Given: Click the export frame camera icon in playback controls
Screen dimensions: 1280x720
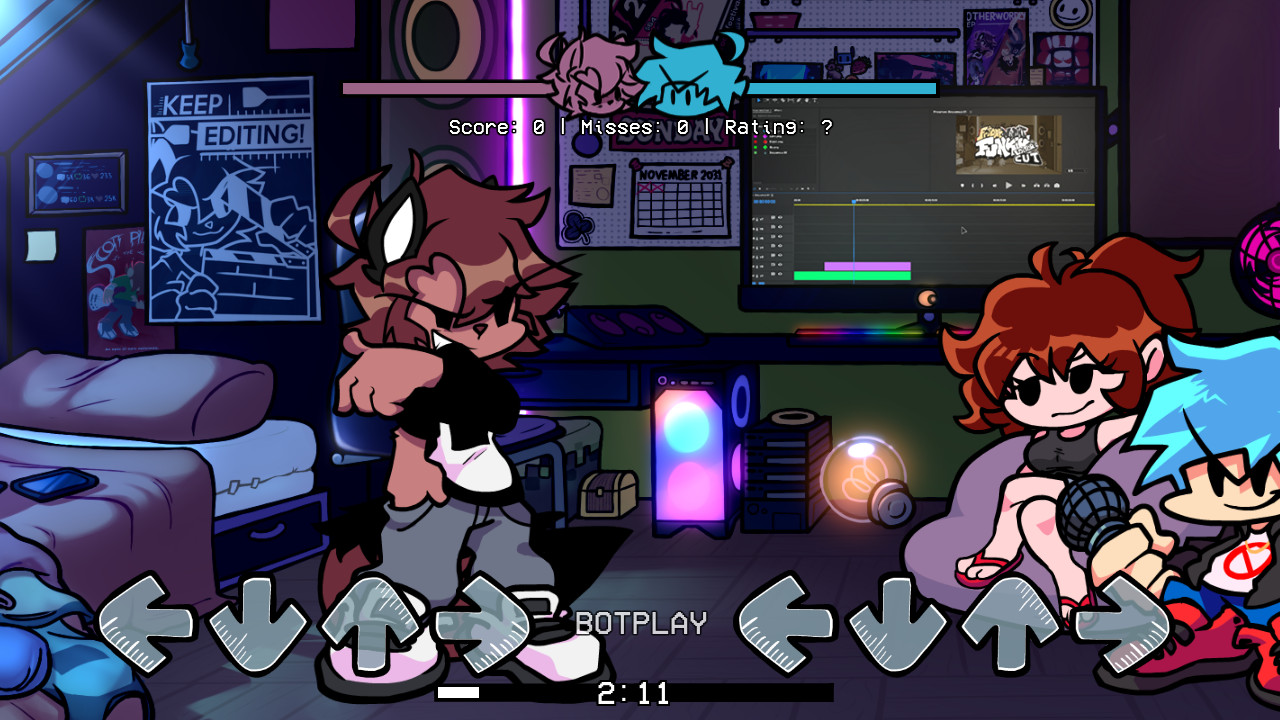Looking at the screenshot, I should click(1056, 185).
